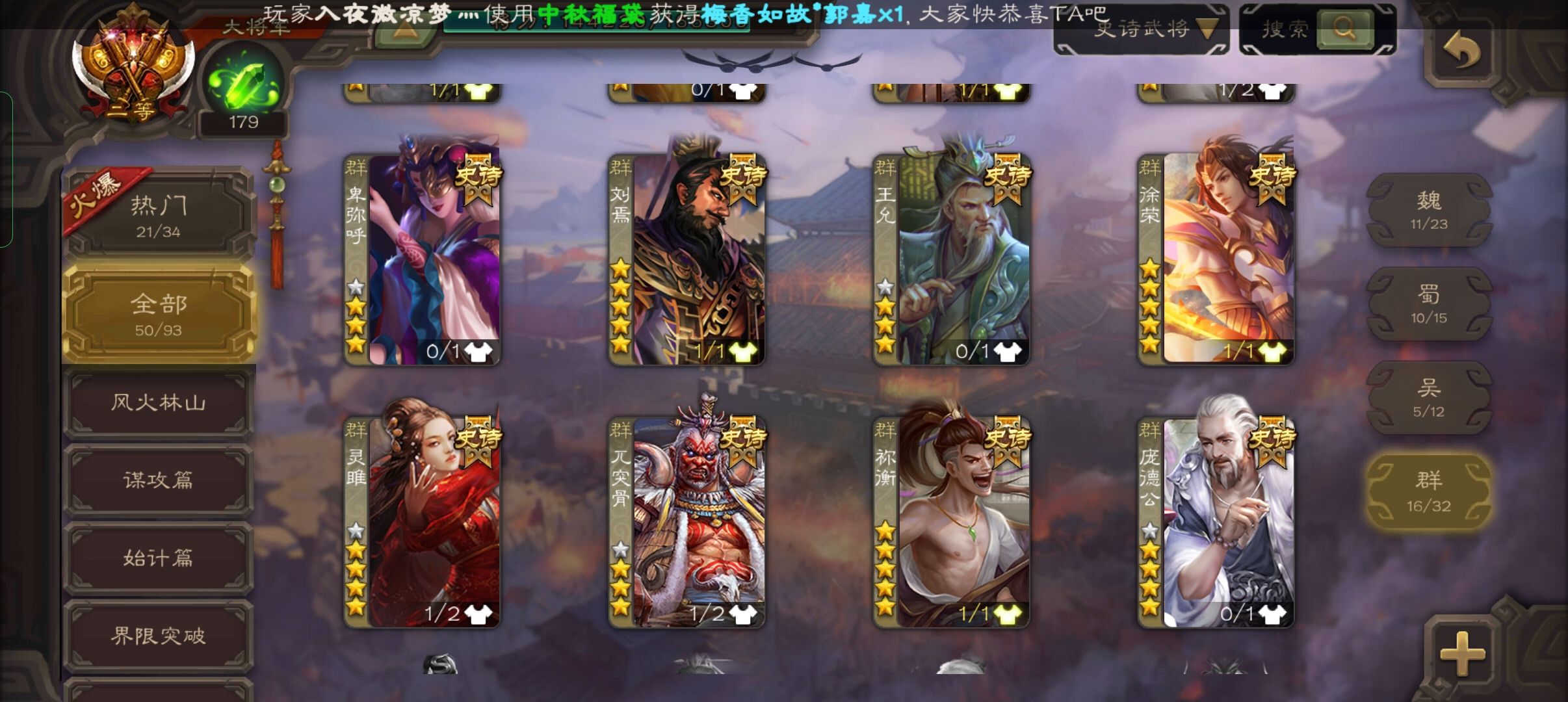Filter heroes by 吴 faction
This screenshot has height=702, width=1568.
(x=1428, y=397)
